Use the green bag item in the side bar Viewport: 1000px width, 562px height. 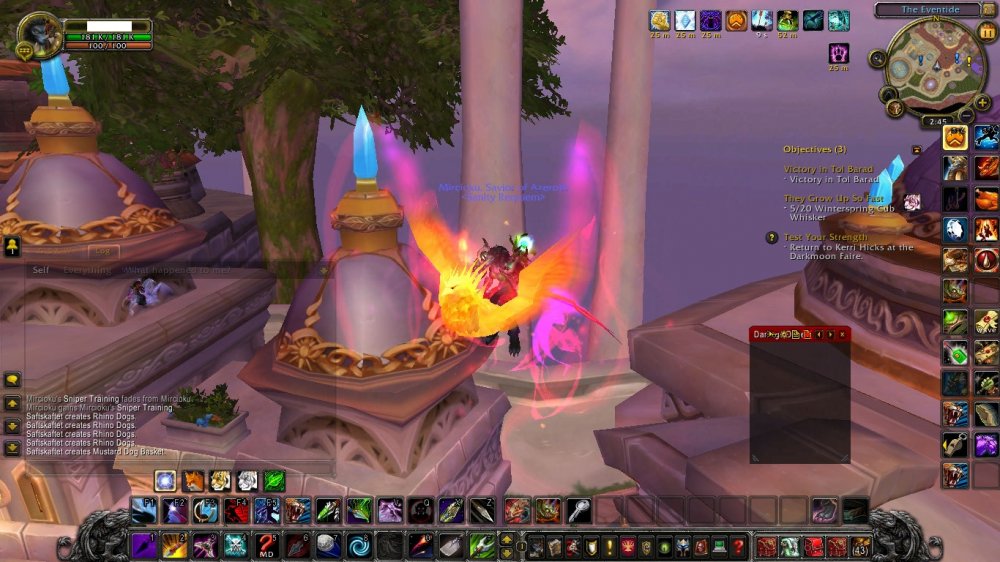[x=955, y=353]
